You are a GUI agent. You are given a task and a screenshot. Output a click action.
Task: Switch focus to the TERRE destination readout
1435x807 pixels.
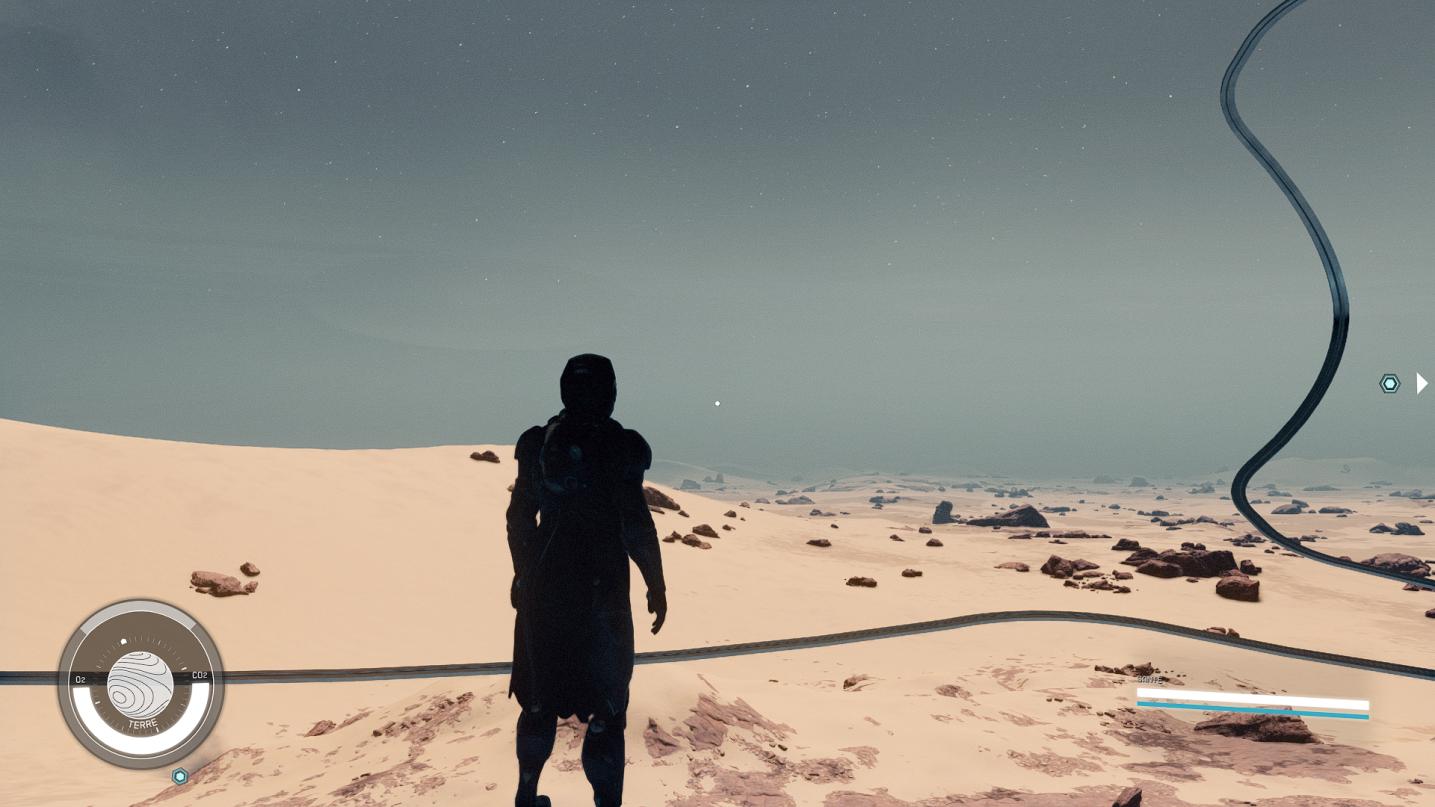[142, 723]
